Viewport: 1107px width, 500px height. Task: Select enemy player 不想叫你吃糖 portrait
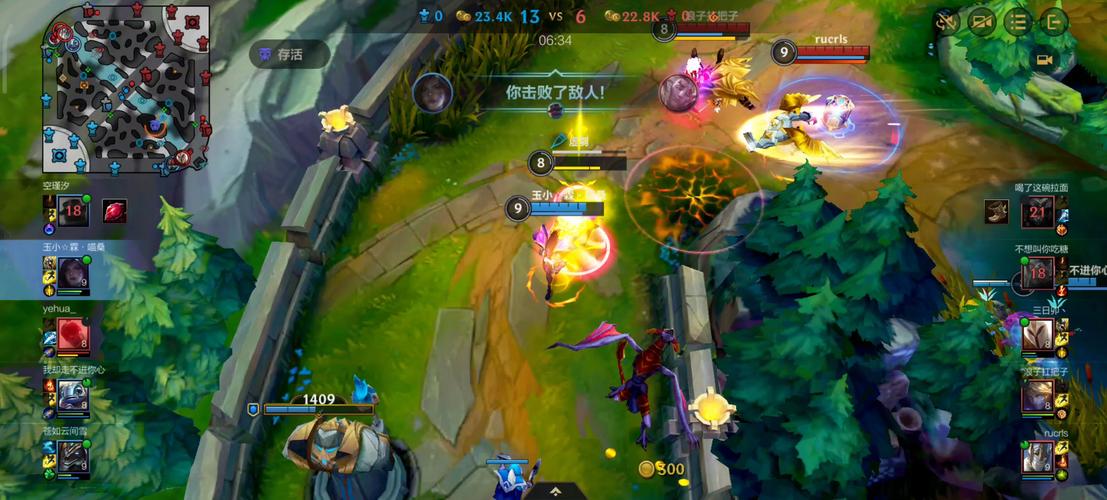1037,272
